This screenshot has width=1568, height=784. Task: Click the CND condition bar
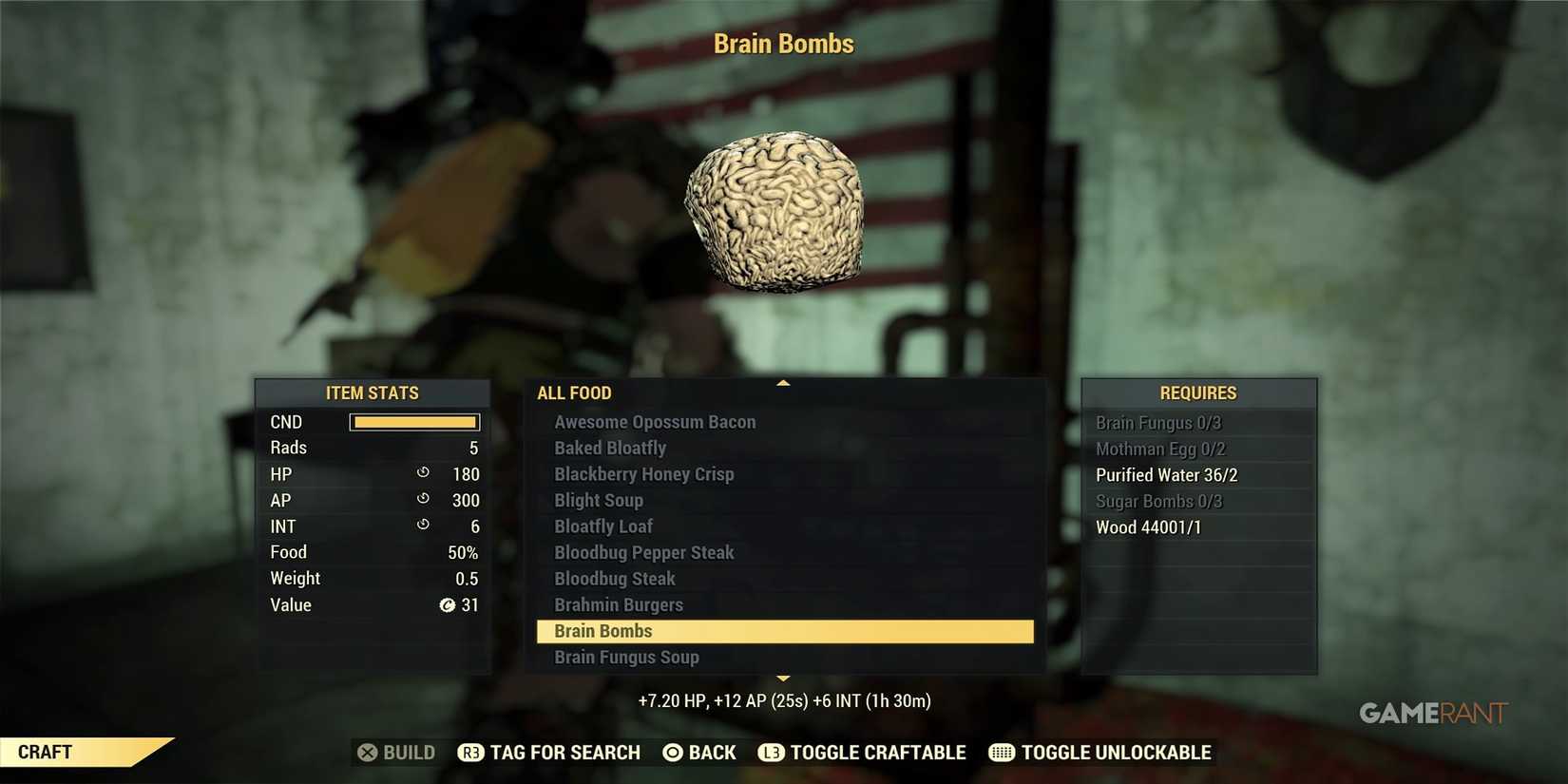414,421
